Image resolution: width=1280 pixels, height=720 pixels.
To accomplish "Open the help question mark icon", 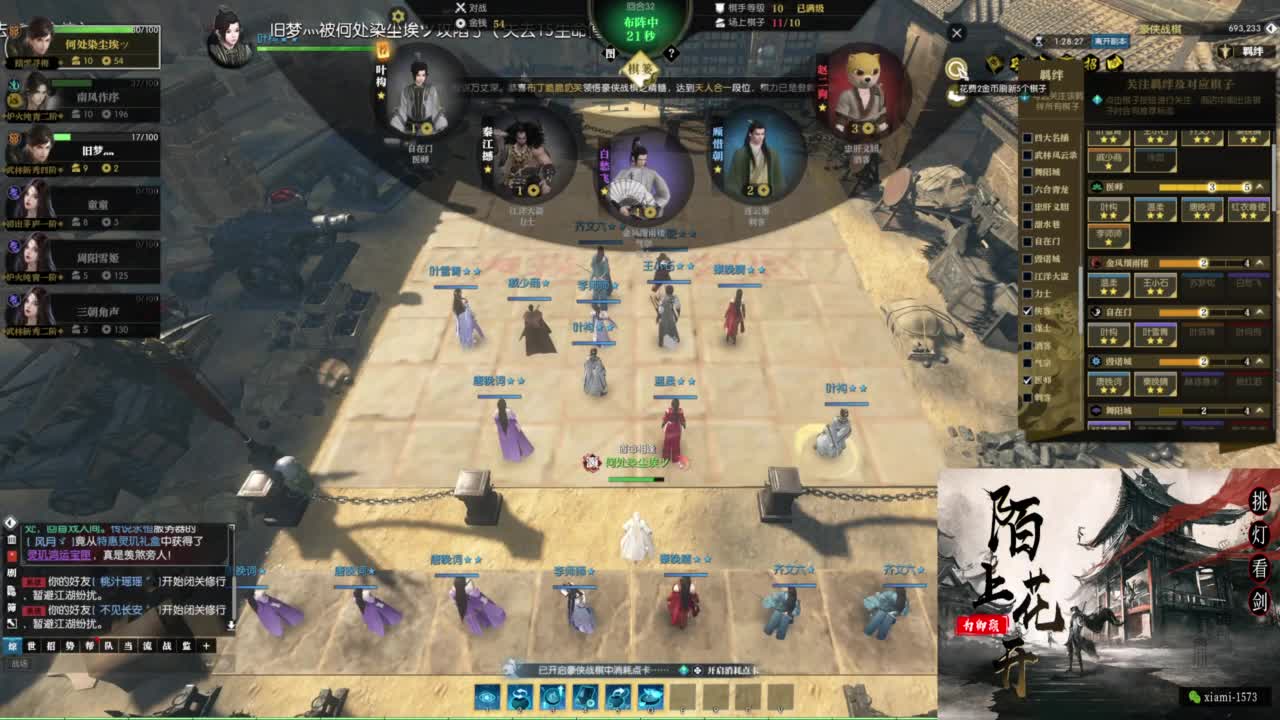I will (673, 52).
